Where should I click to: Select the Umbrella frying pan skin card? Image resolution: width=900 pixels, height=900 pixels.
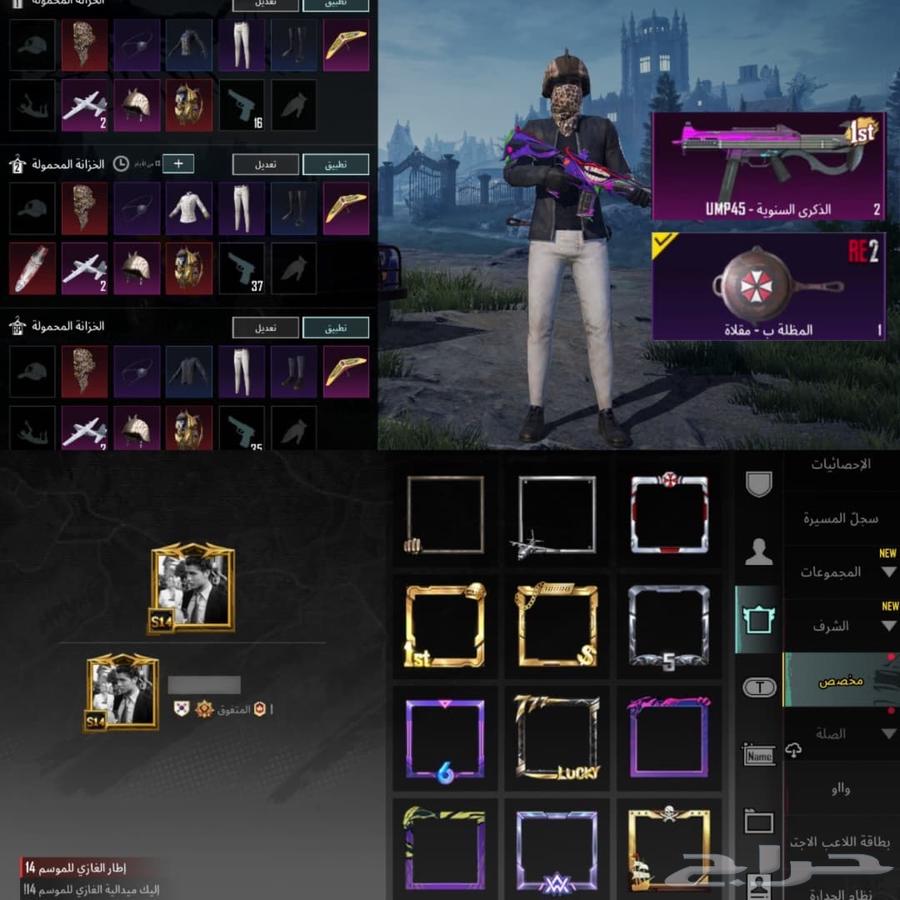point(768,286)
